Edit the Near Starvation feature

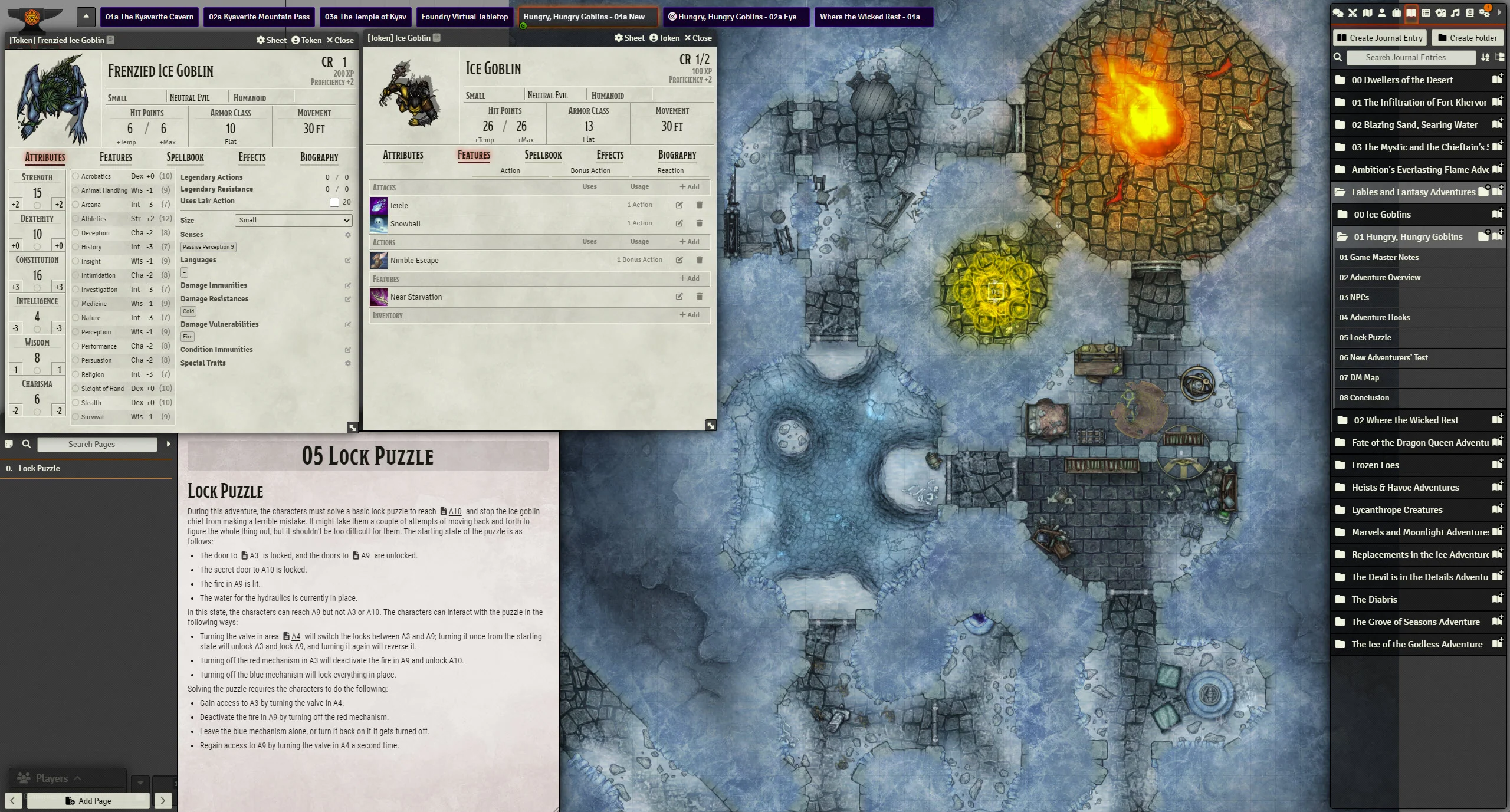679,297
